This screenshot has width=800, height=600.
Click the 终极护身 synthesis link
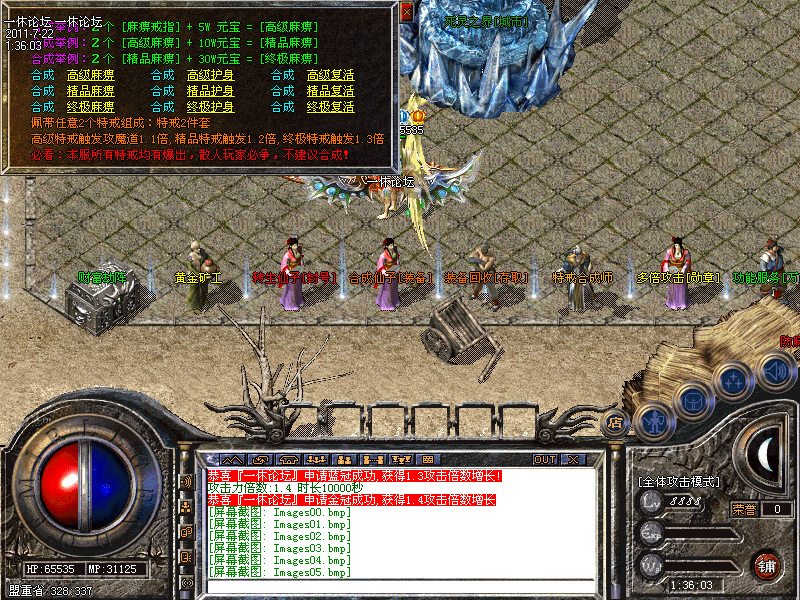click(x=210, y=107)
